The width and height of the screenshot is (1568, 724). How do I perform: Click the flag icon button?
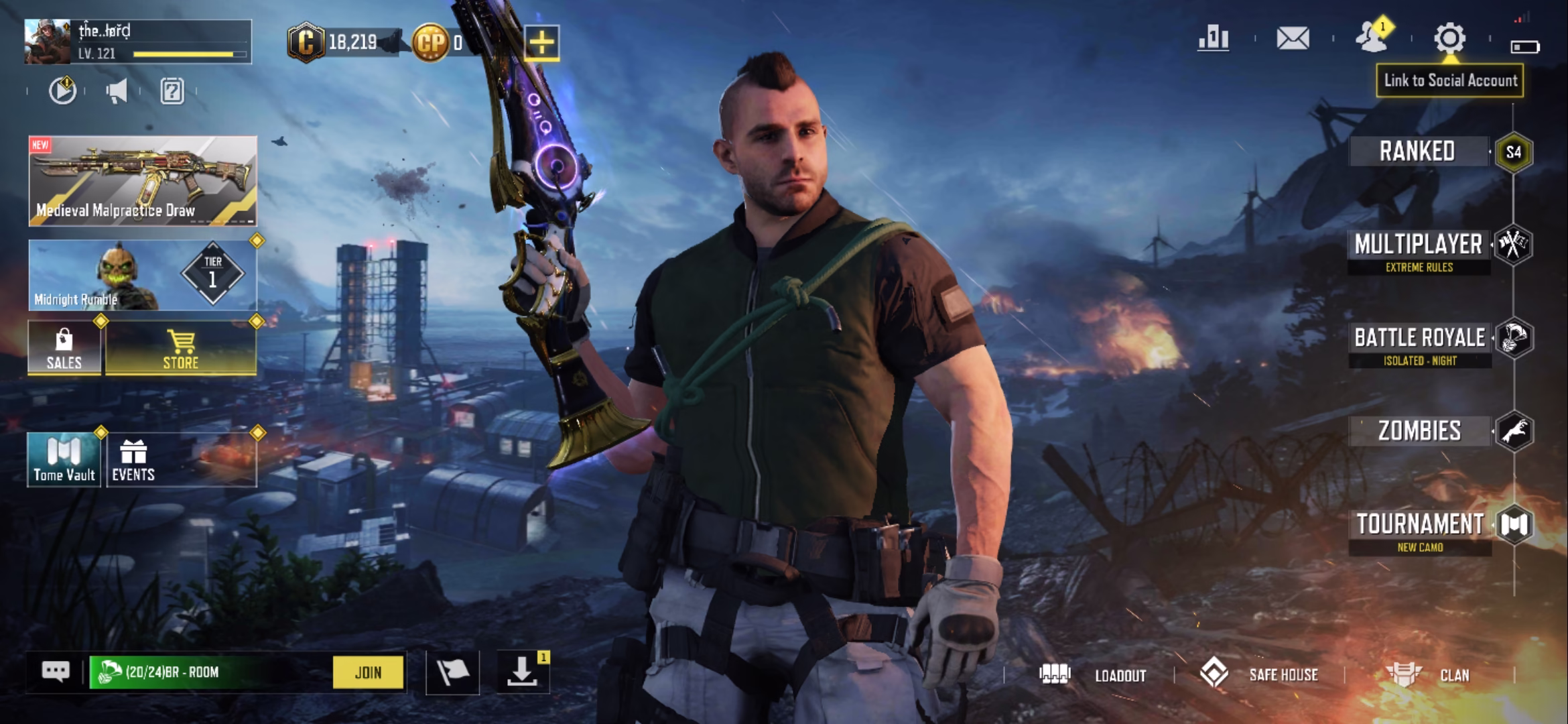[x=452, y=672]
